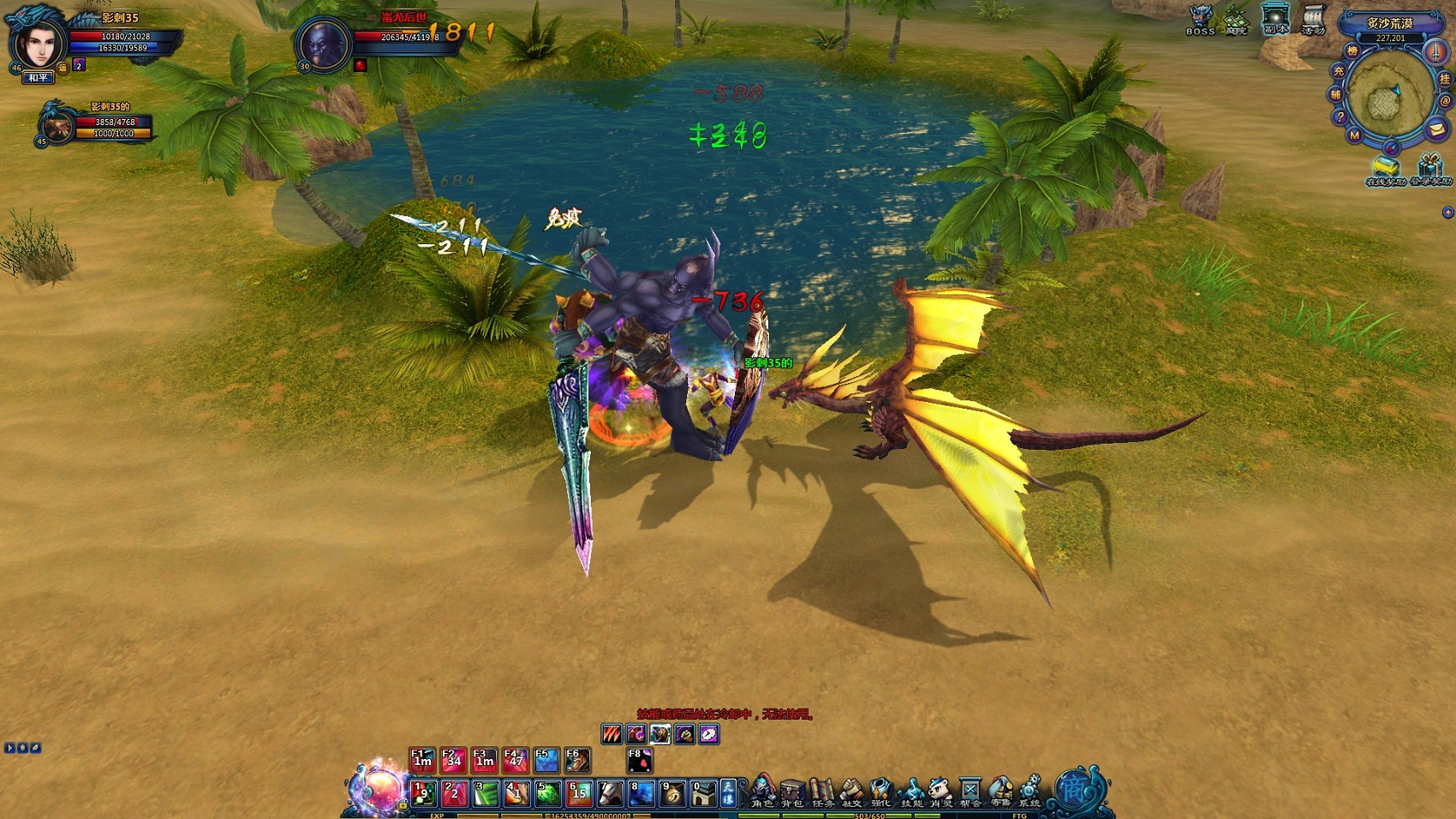Open the mail envelope button
The width and height of the screenshot is (1456, 819).
point(1436,130)
